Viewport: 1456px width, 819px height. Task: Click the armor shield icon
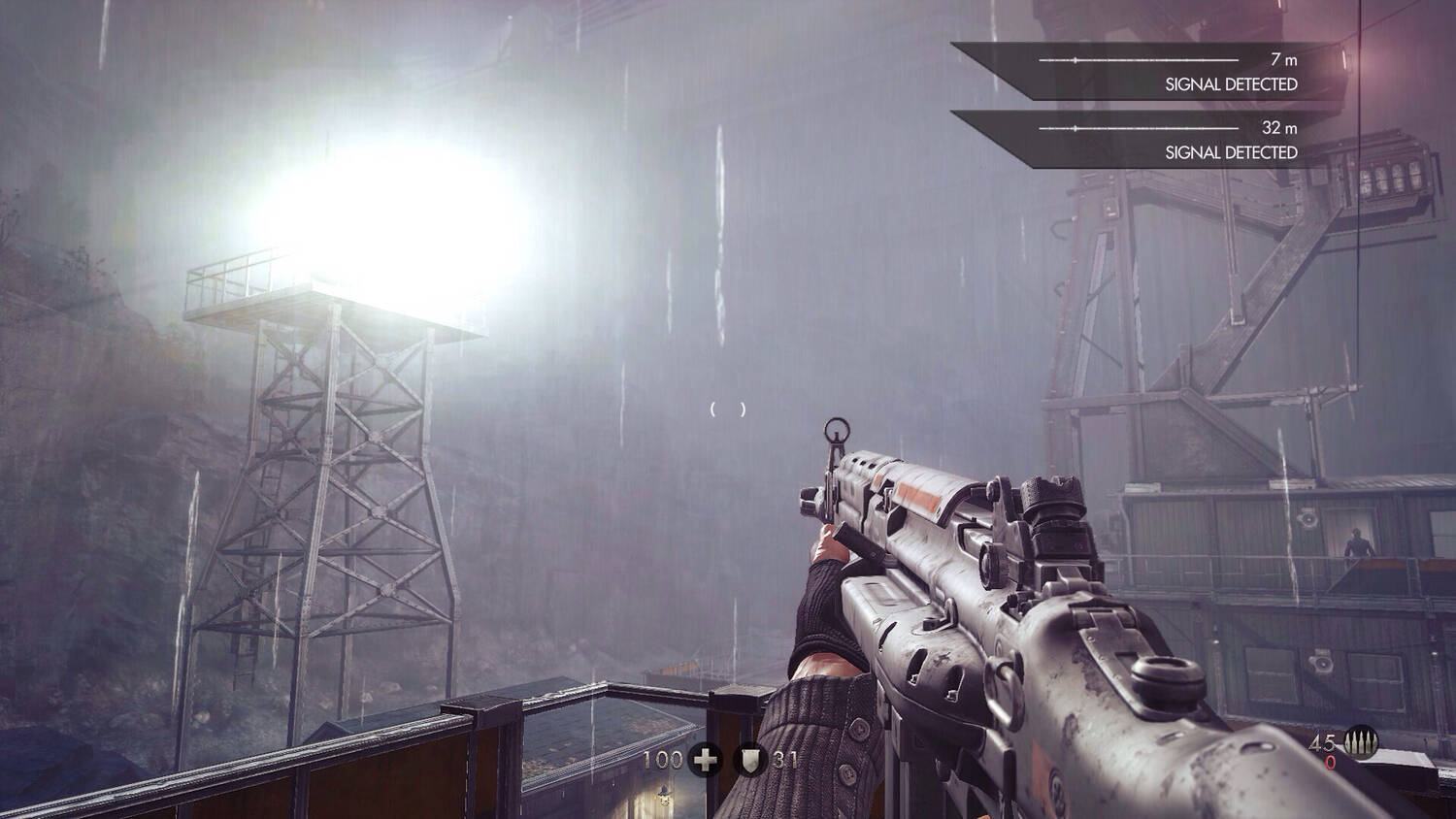(x=750, y=760)
